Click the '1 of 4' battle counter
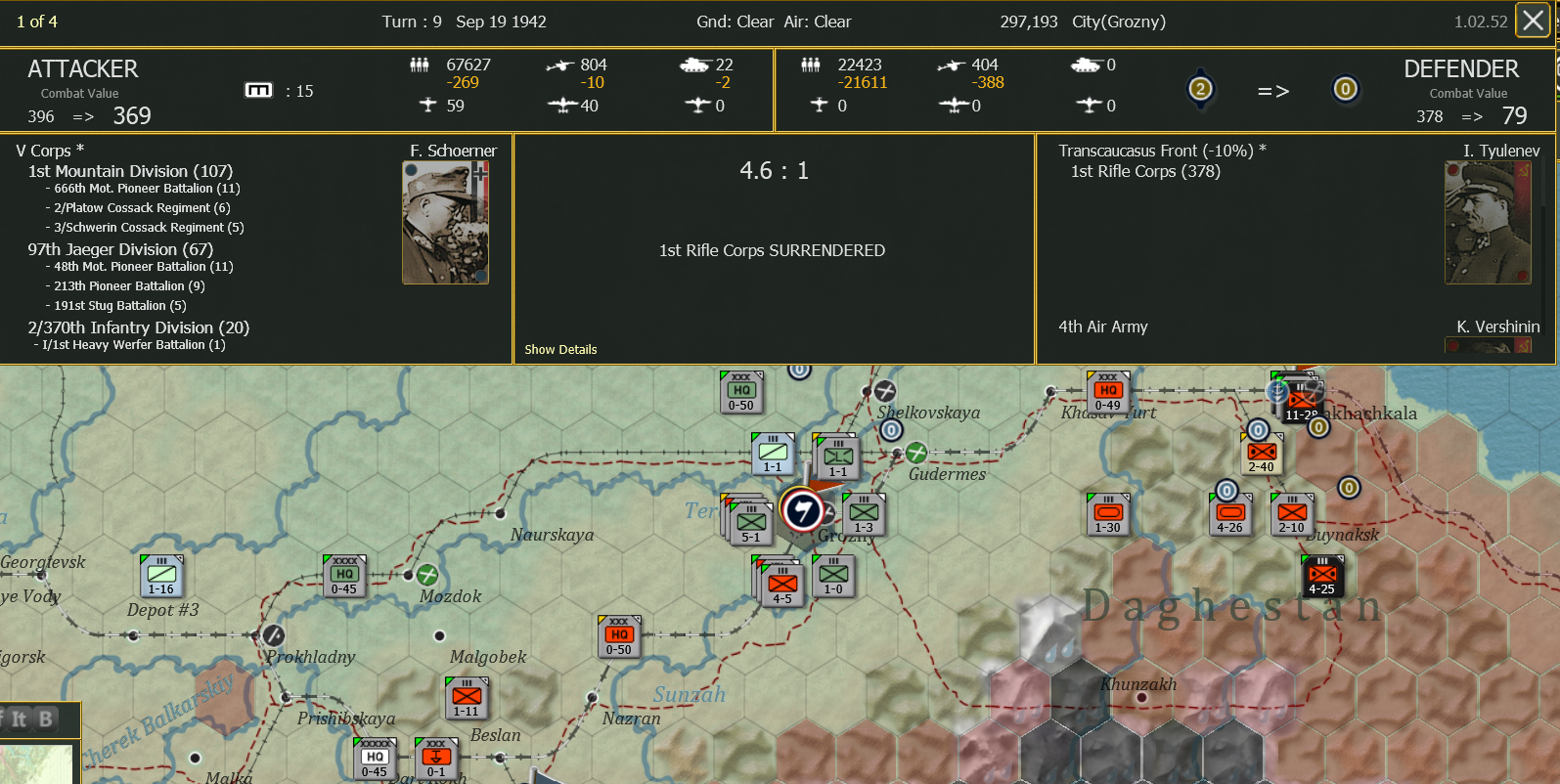Screen dimensions: 1560x784 [x=36, y=20]
